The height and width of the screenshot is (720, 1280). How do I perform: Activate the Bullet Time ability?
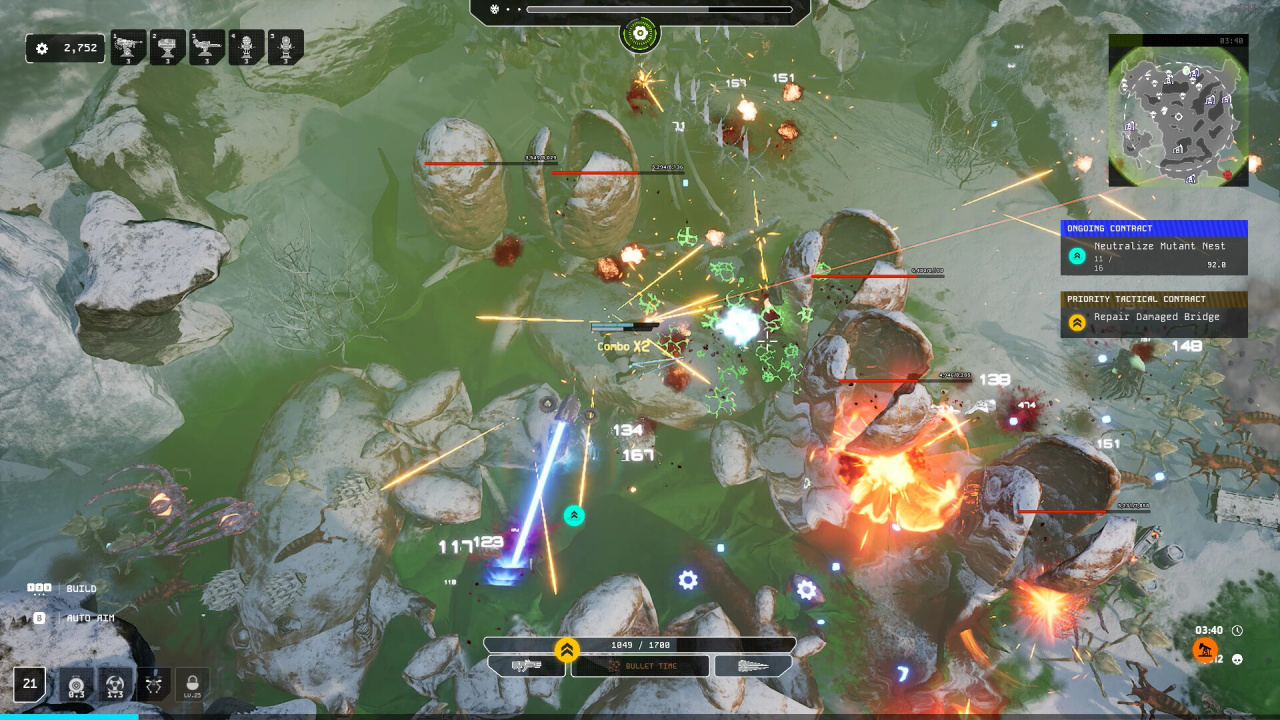[640, 666]
